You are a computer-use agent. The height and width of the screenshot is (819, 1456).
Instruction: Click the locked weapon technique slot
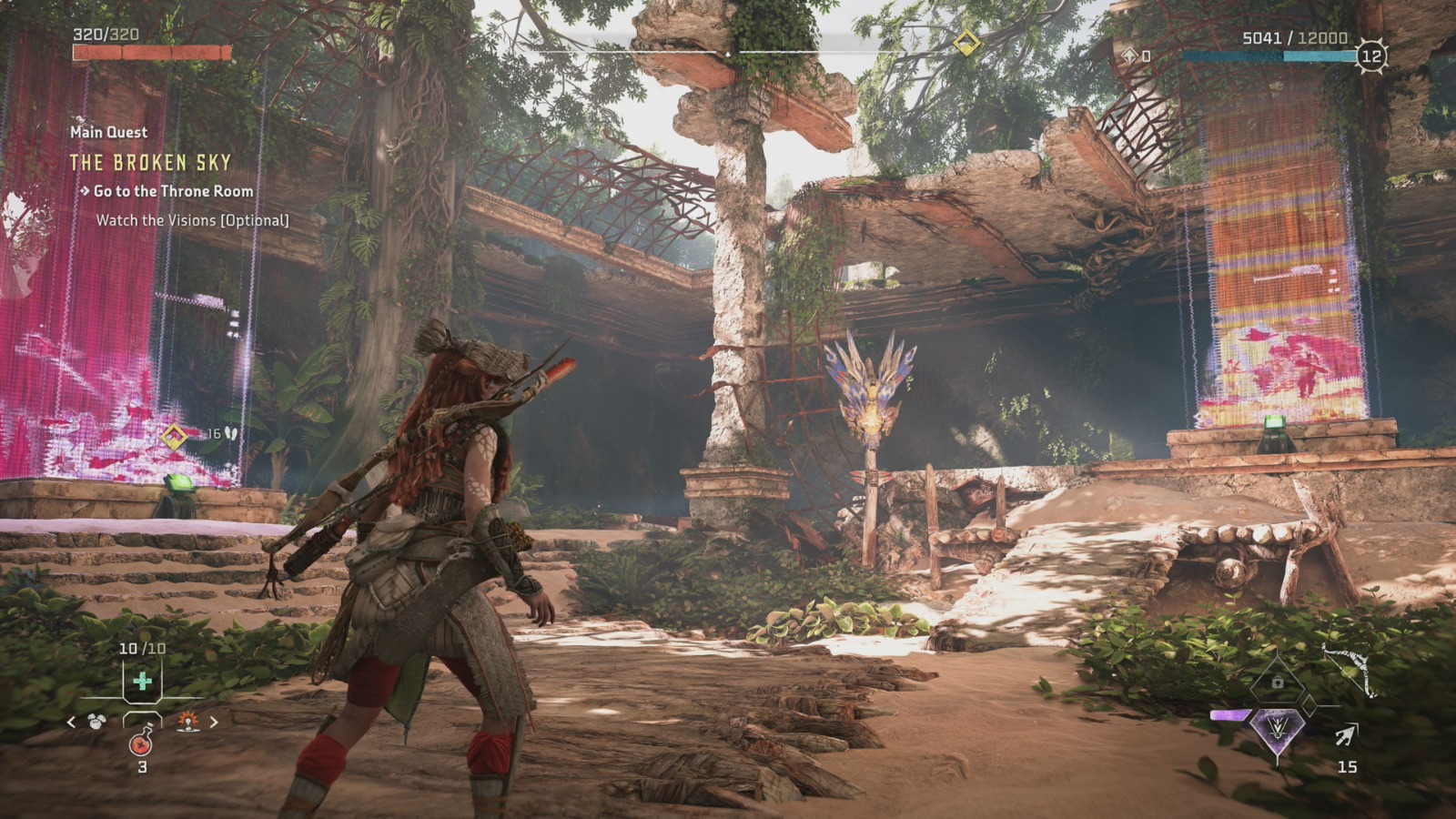[x=1278, y=682]
